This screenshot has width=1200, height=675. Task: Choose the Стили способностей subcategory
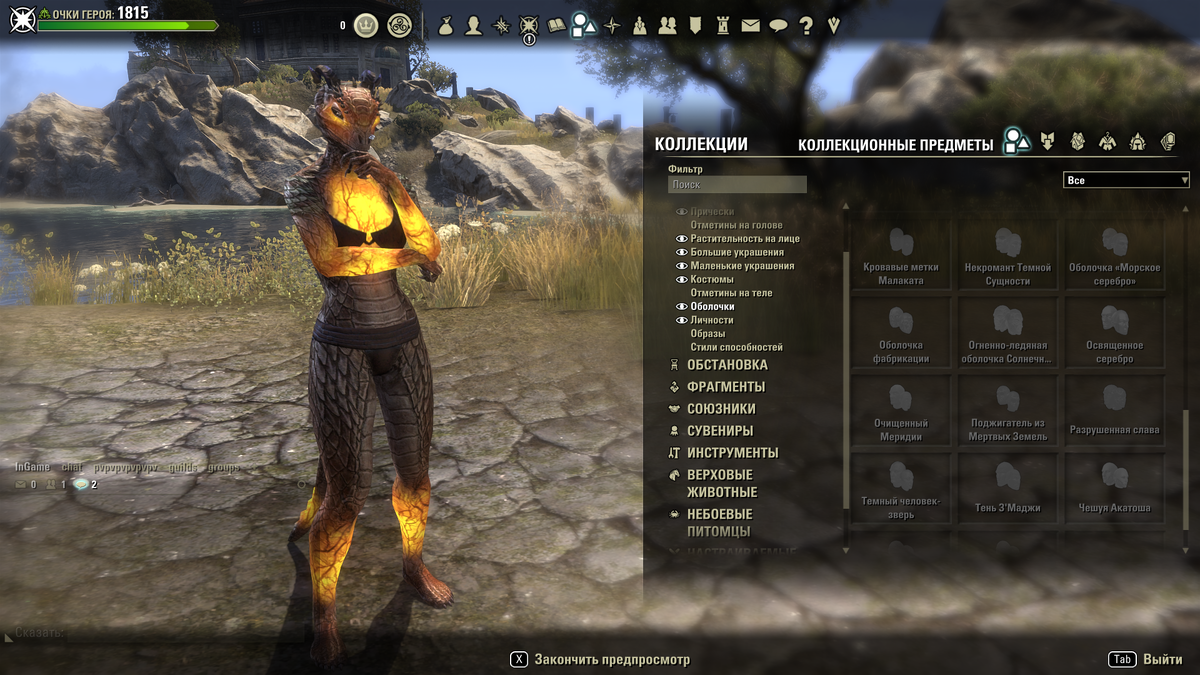[736, 347]
